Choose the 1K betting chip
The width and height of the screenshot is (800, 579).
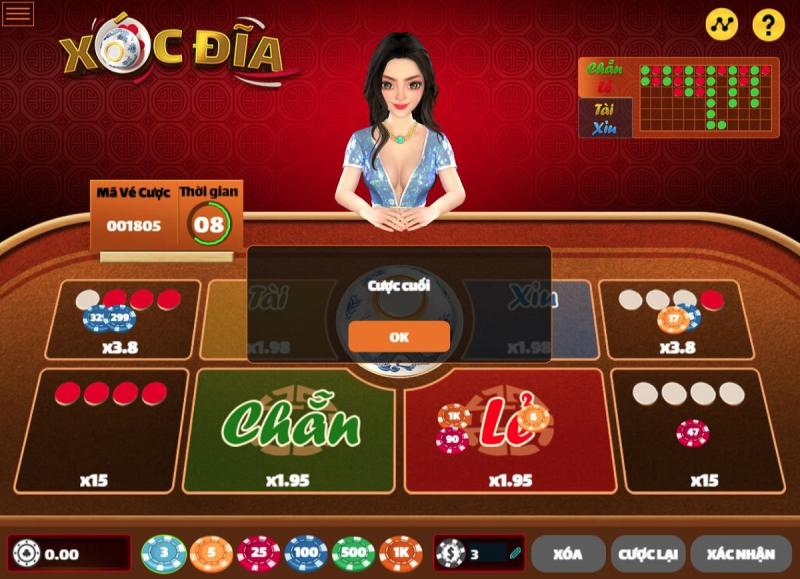[x=401, y=553]
